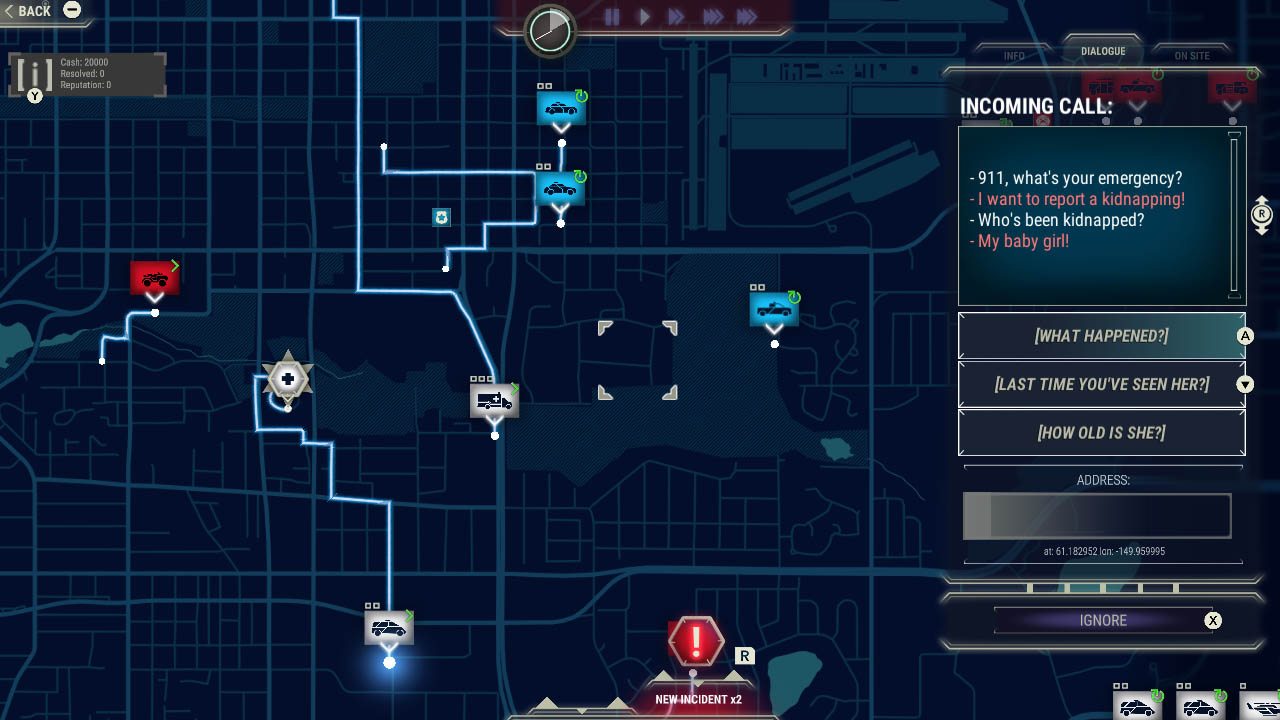
Task: Switch to the INFO tab
Action: (1013, 56)
